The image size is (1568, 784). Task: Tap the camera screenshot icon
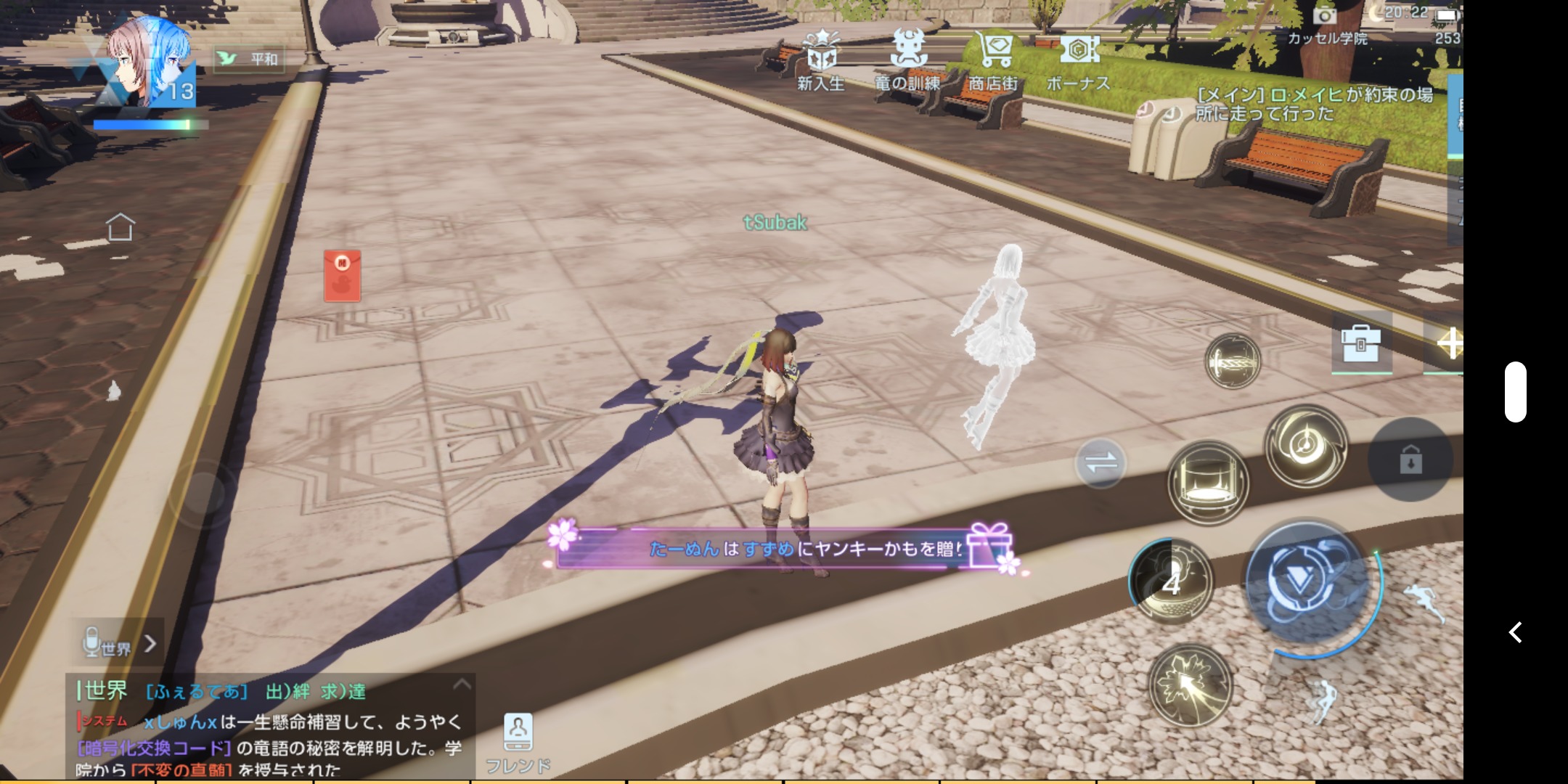1324,15
